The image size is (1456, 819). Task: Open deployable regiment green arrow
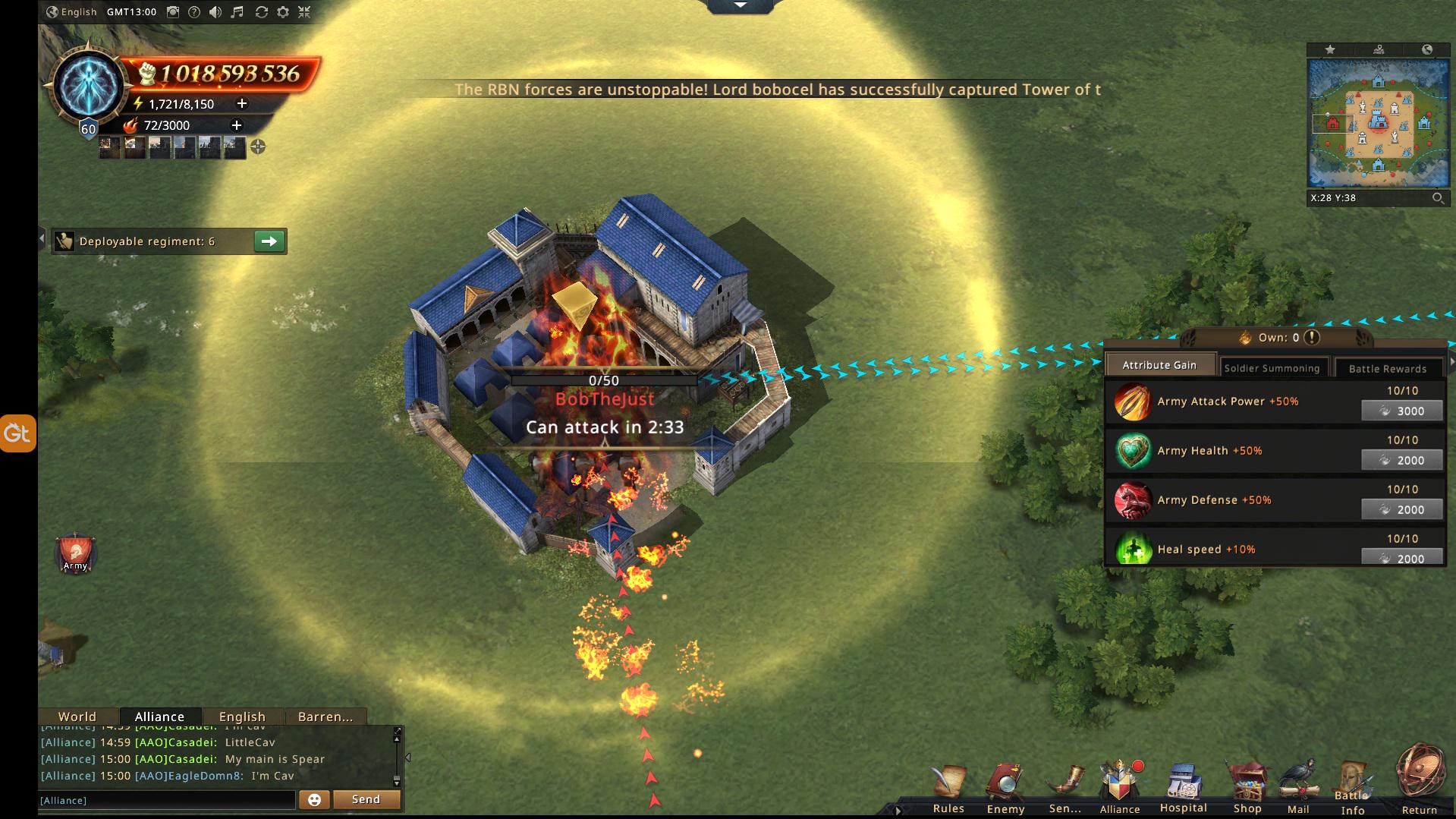pyautogui.click(x=269, y=241)
